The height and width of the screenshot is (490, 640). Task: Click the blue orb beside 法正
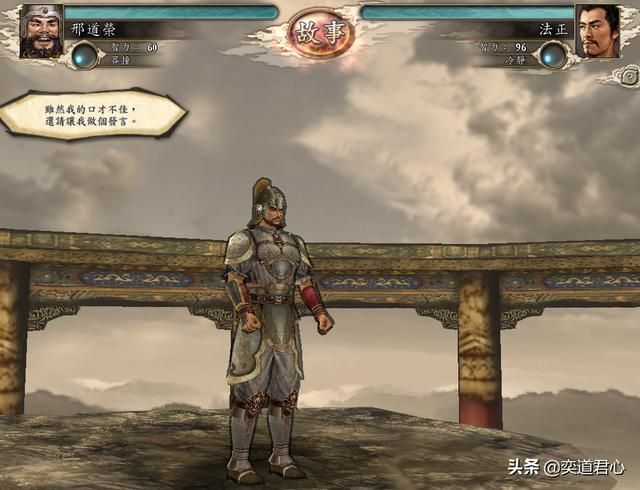click(x=553, y=56)
